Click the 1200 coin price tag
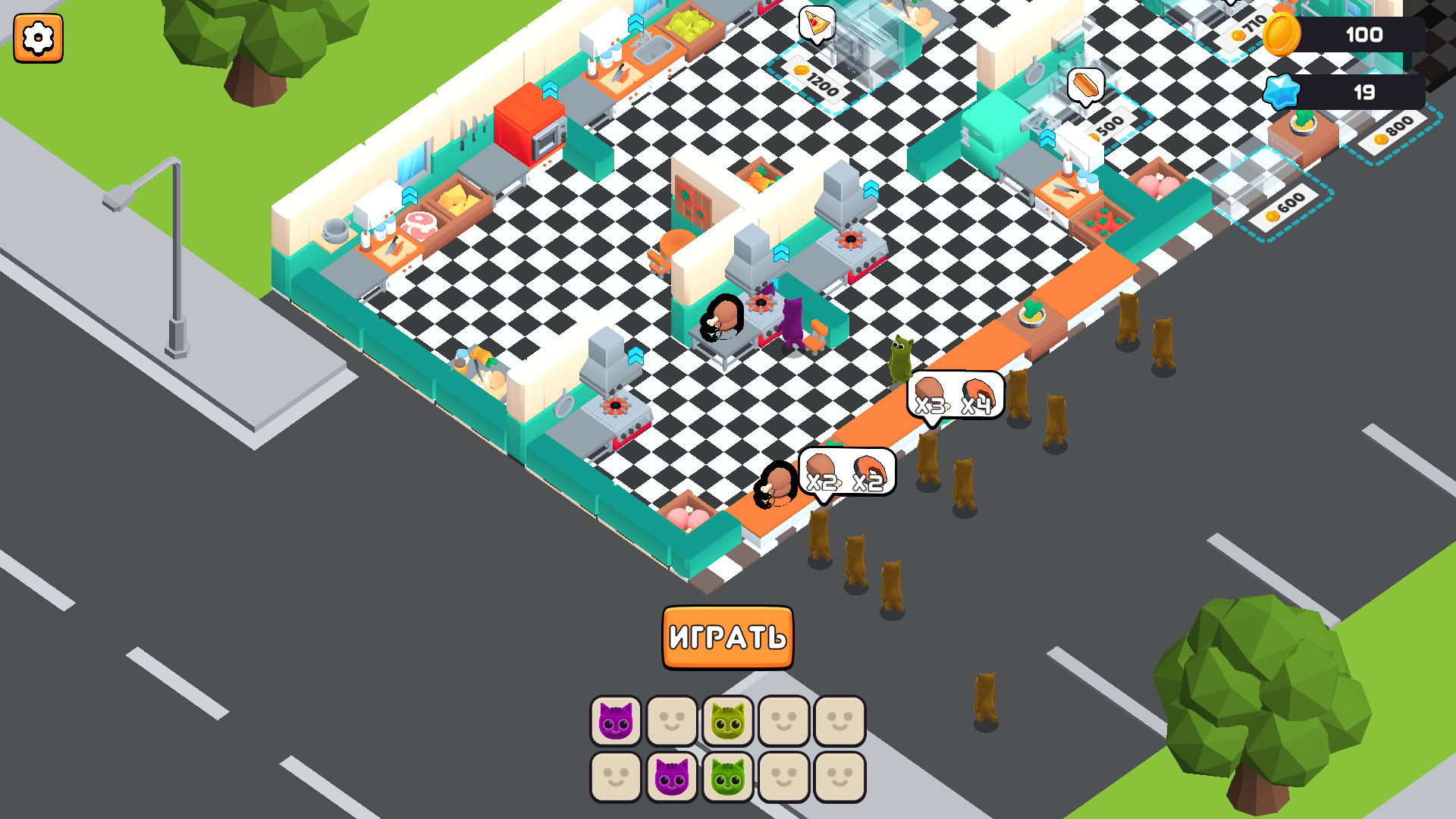This screenshot has width=1456, height=819. pos(817,78)
